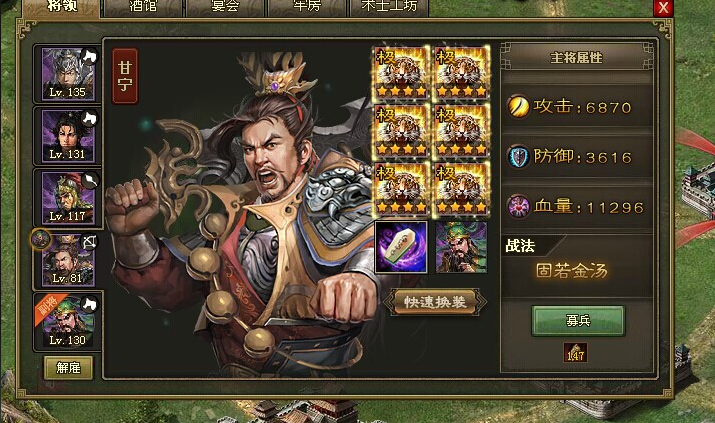715x423 pixels.
Task: Choose the Lv. 130 deputy general portrait
Action: point(68,321)
